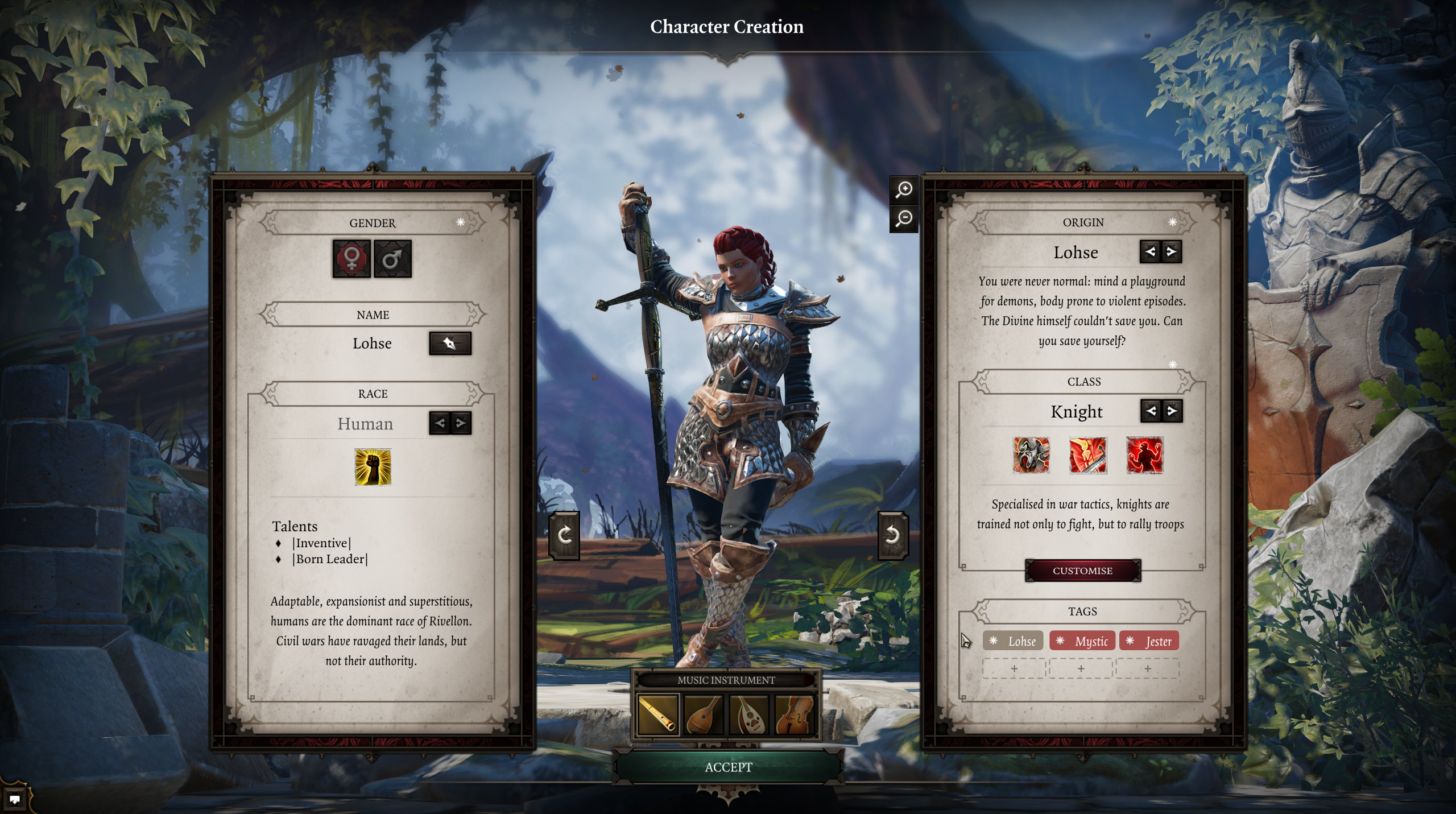
Task: Zoom in on the character model
Action: click(904, 189)
